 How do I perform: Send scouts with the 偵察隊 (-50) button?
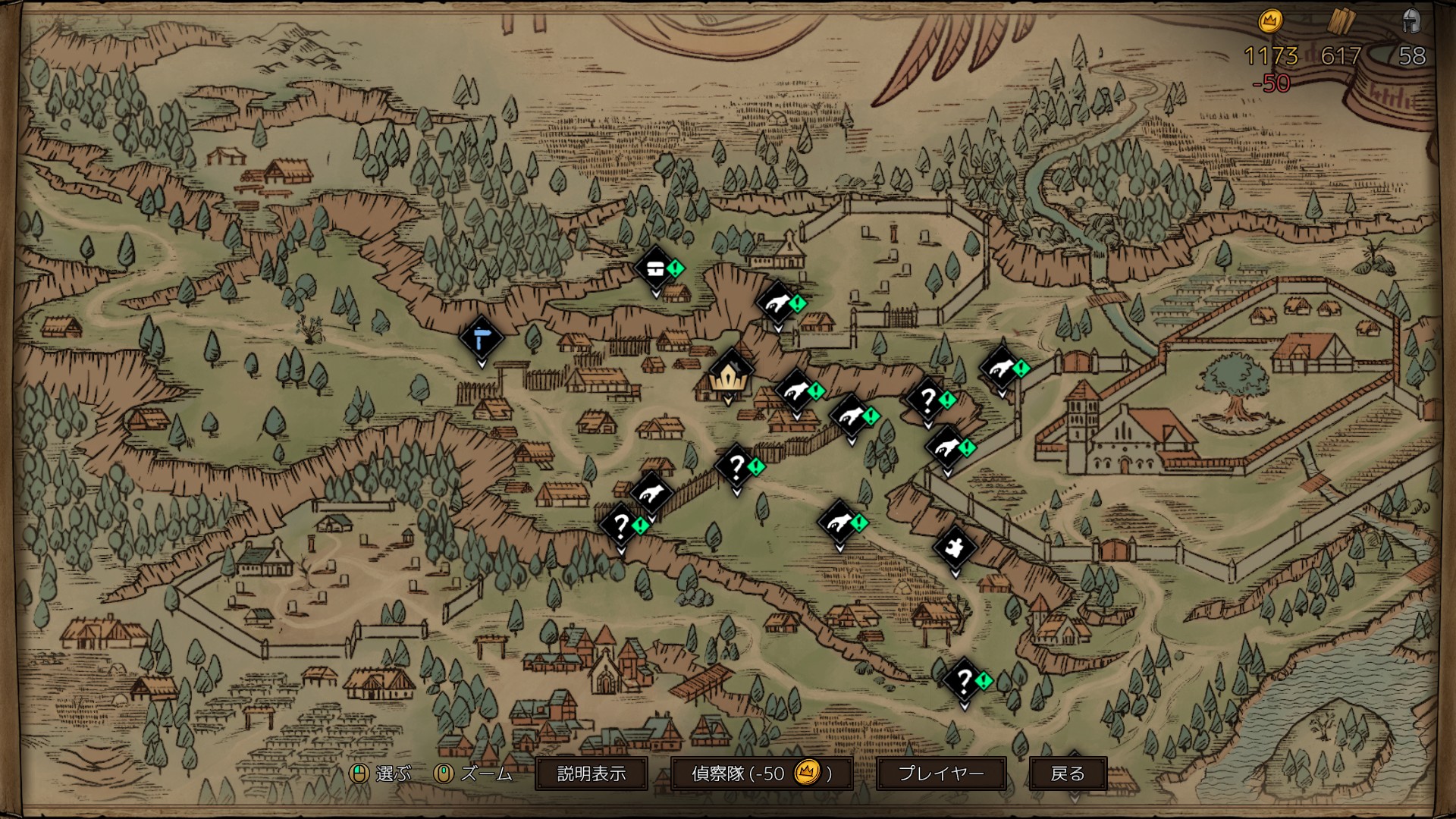[761, 773]
